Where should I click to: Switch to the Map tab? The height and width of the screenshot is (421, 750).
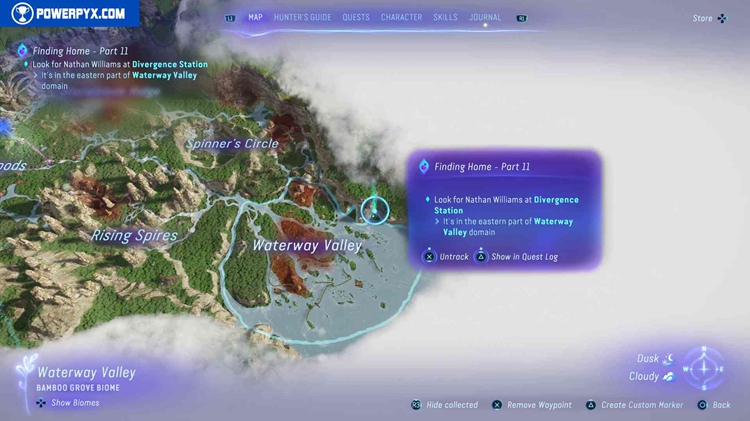click(x=255, y=17)
